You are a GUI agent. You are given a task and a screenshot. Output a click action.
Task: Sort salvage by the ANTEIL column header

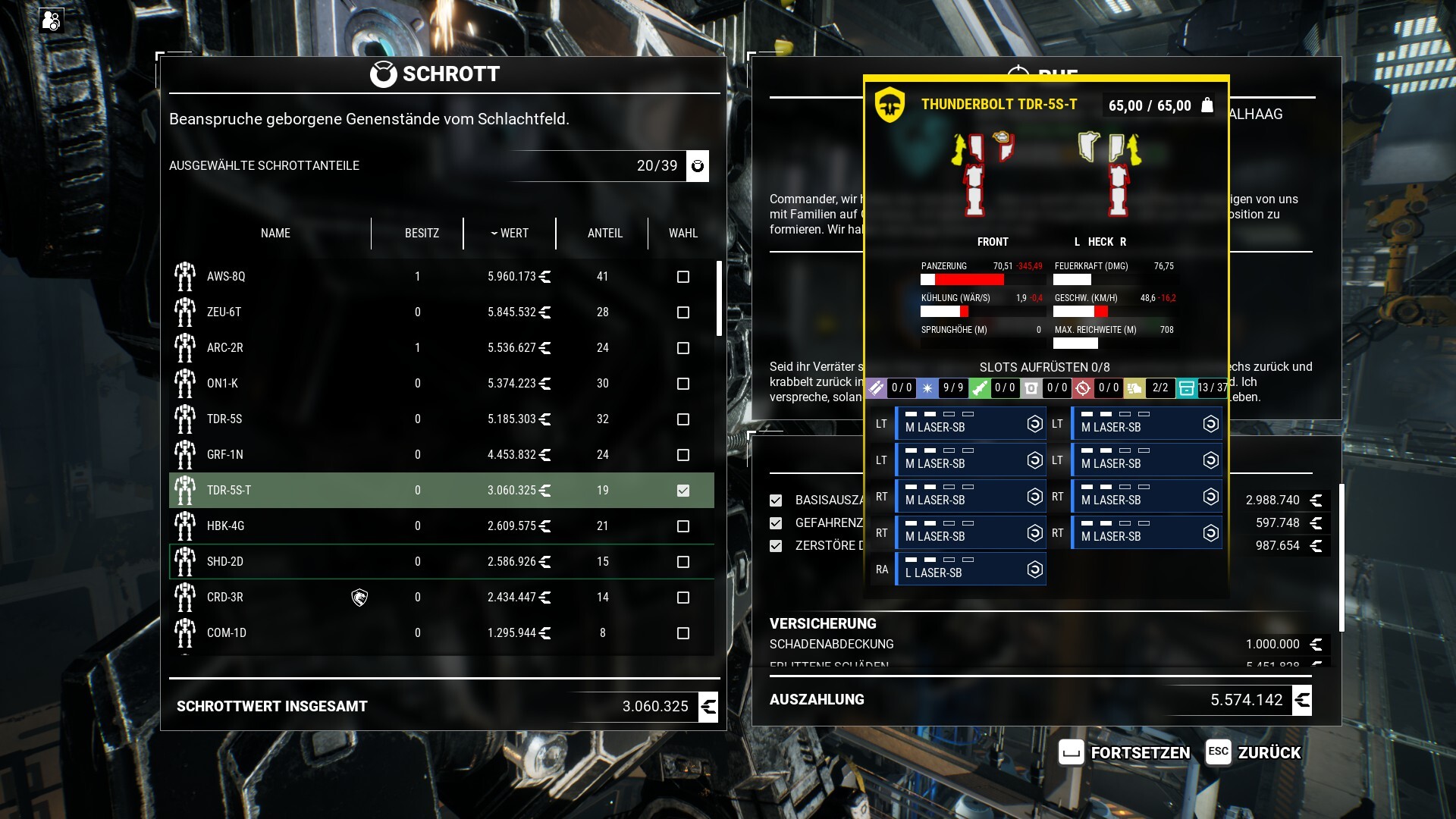tap(604, 234)
